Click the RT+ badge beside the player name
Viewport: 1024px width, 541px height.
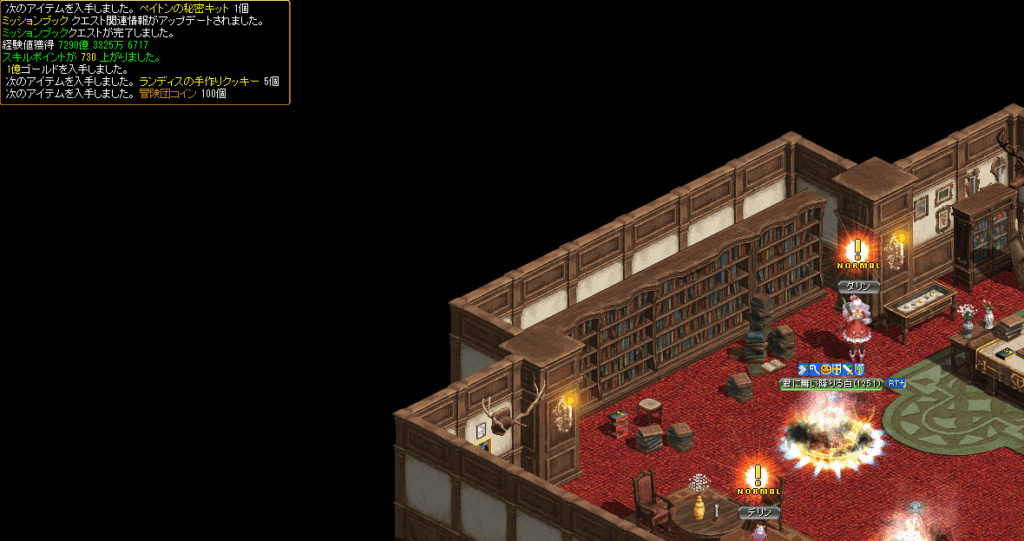point(896,383)
